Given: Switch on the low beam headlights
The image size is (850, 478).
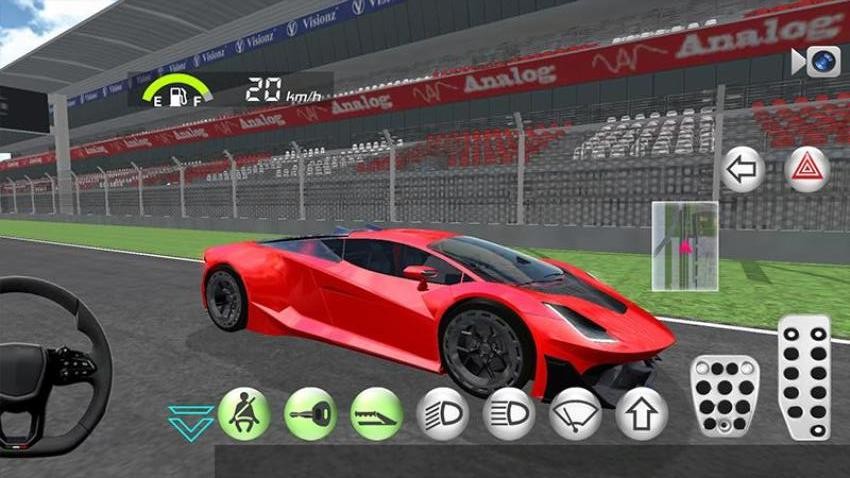Looking at the screenshot, I should coord(443,414).
